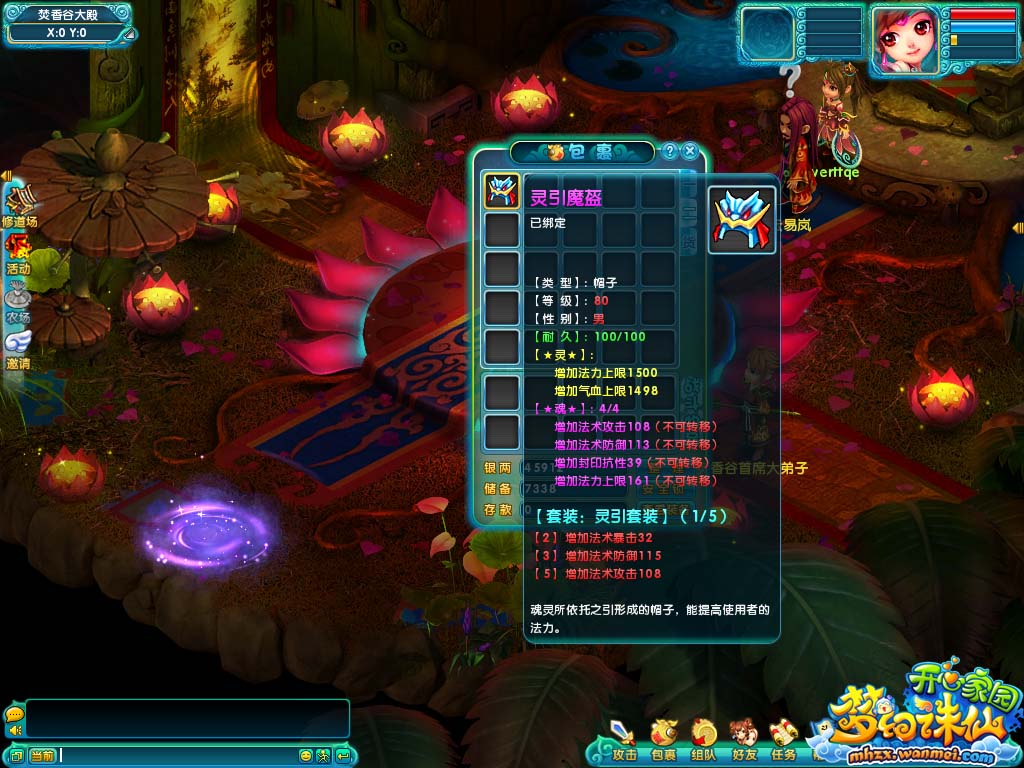This screenshot has height=768, width=1024.
Task: Open the smiley emoticon picker
Action: pos(306,755)
